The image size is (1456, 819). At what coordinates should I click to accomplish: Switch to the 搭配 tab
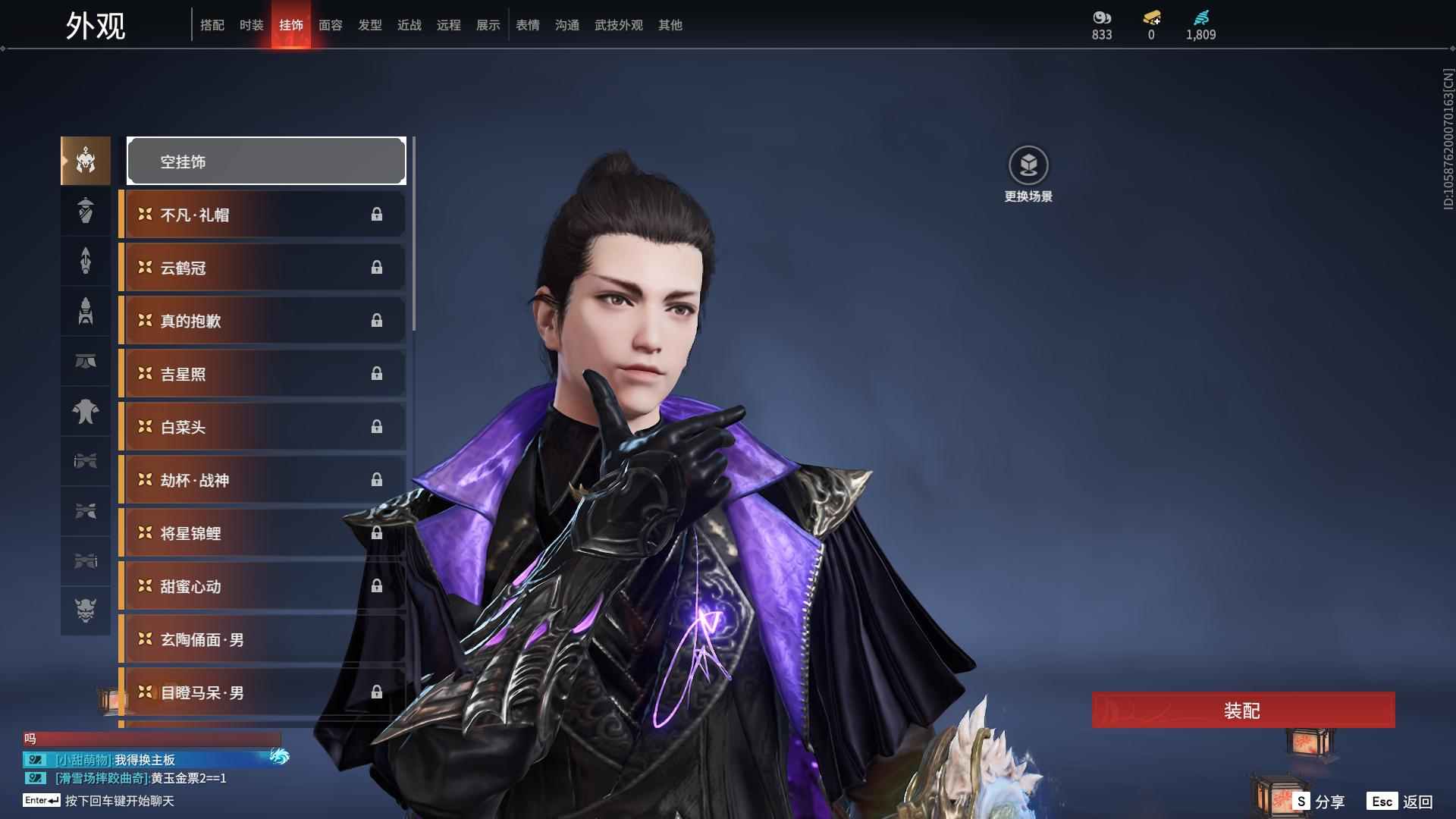pos(212,25)
